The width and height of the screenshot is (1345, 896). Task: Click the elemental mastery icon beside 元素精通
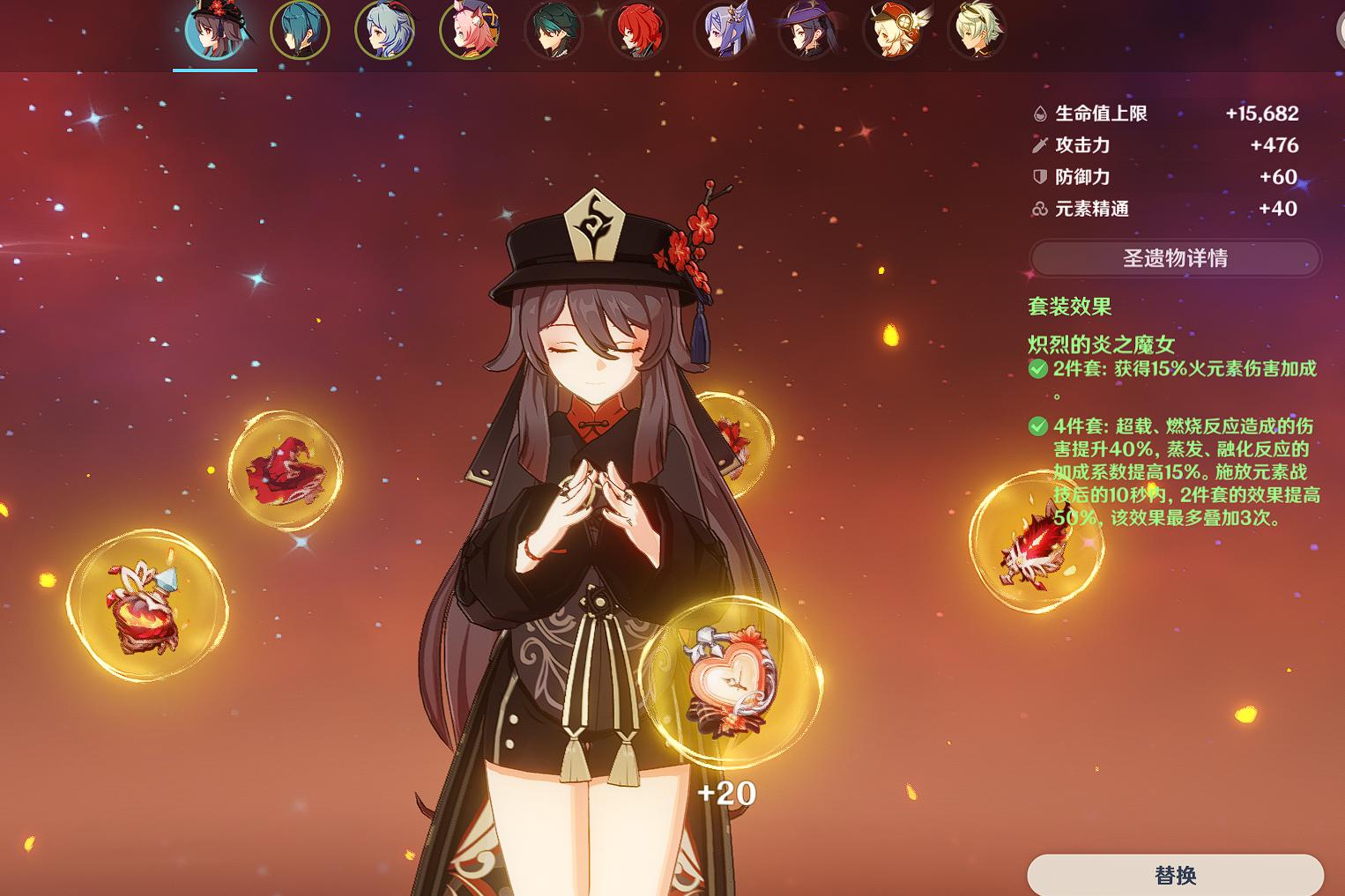(1041, 209)
